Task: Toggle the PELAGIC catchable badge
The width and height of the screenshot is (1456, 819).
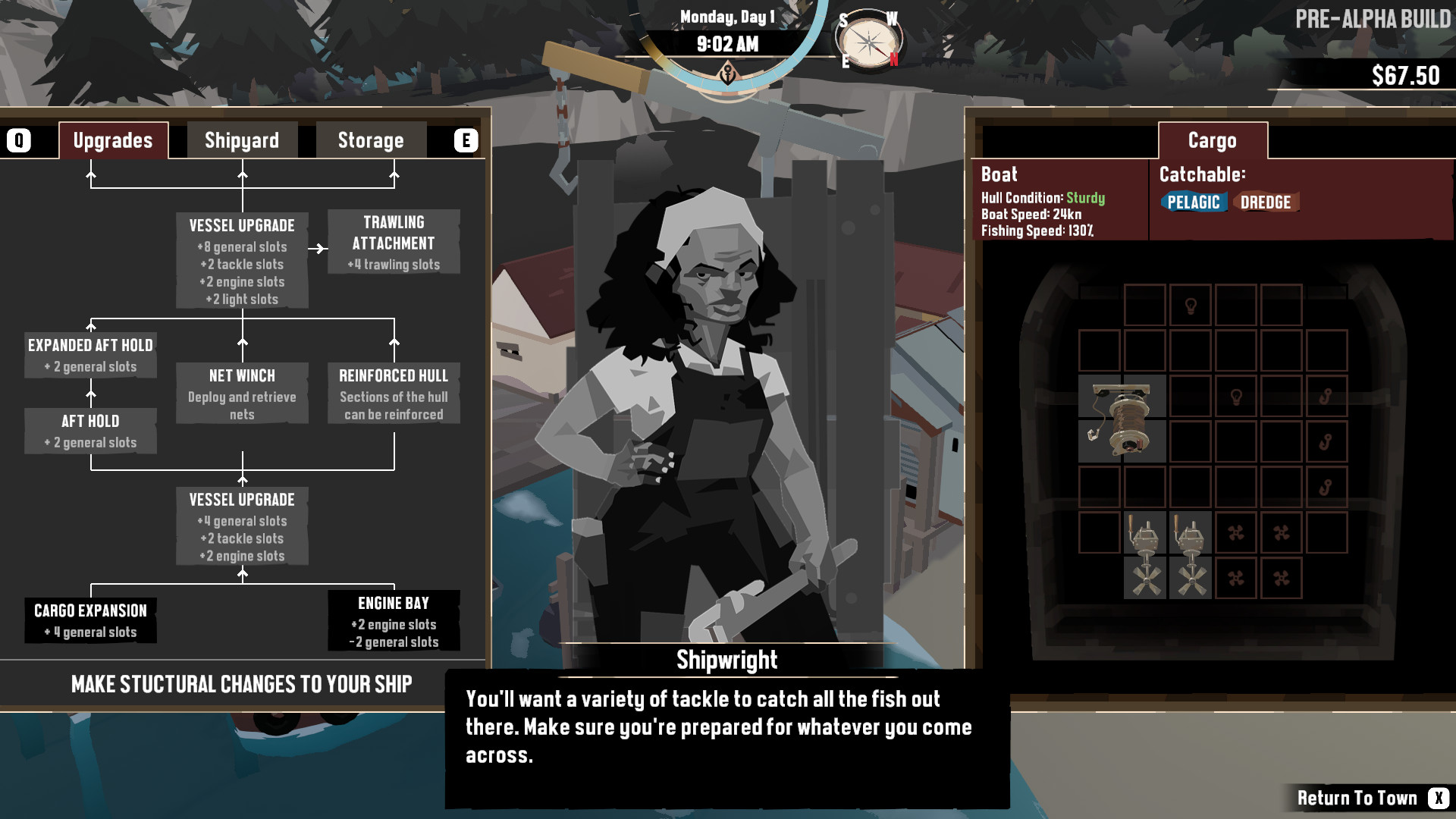Action: tap(1196, 202)
